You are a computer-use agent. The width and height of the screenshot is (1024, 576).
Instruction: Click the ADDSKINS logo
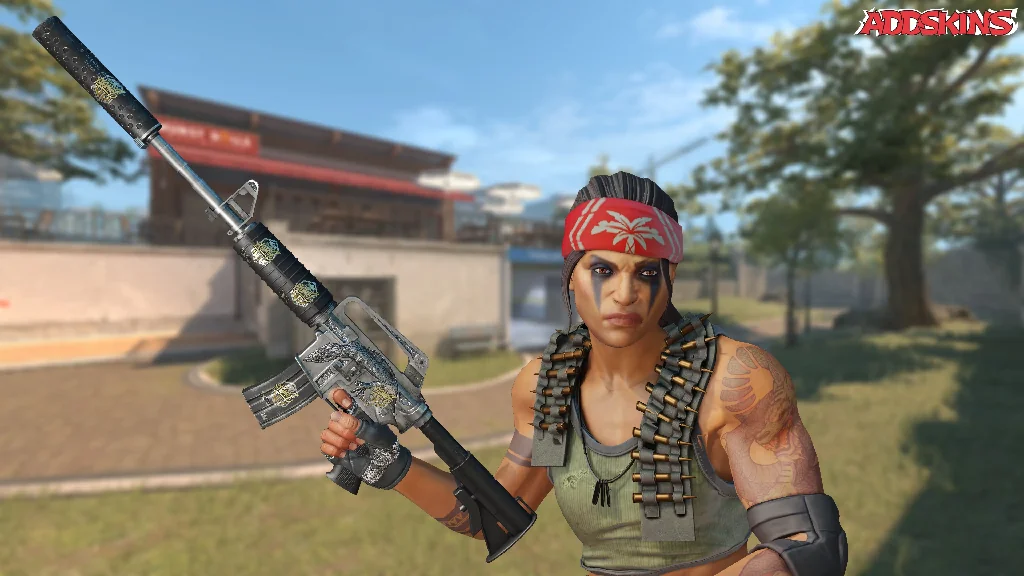[936, 22]
